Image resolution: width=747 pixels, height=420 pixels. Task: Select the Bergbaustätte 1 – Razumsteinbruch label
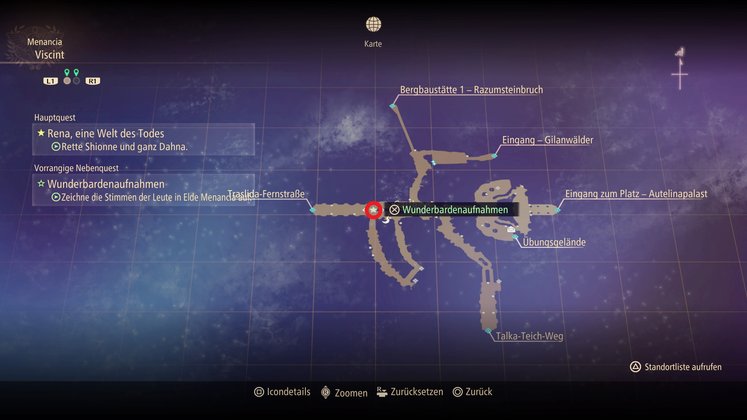(x=471, y=90)
